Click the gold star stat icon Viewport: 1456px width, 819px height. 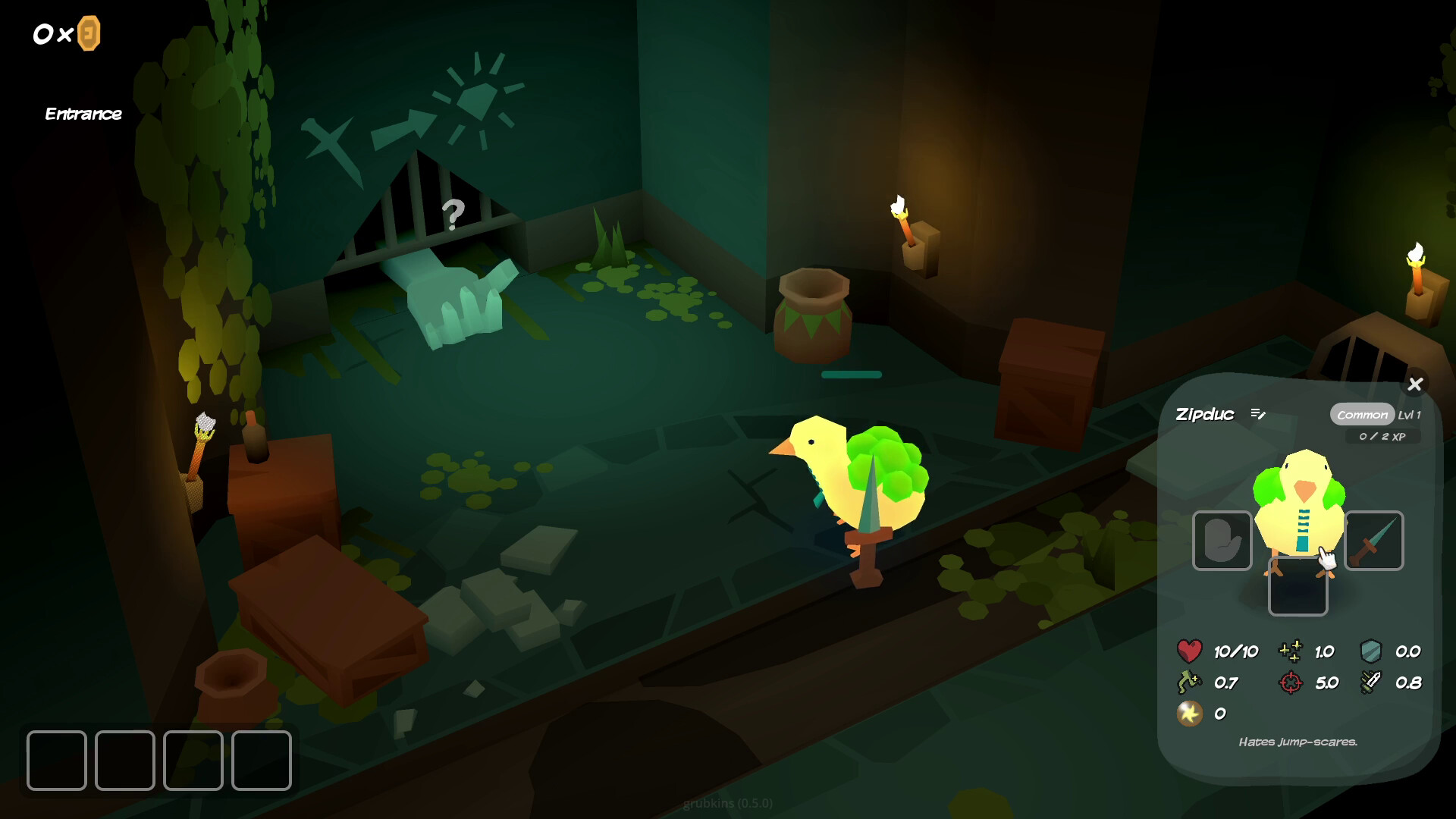click(1191, 713)
